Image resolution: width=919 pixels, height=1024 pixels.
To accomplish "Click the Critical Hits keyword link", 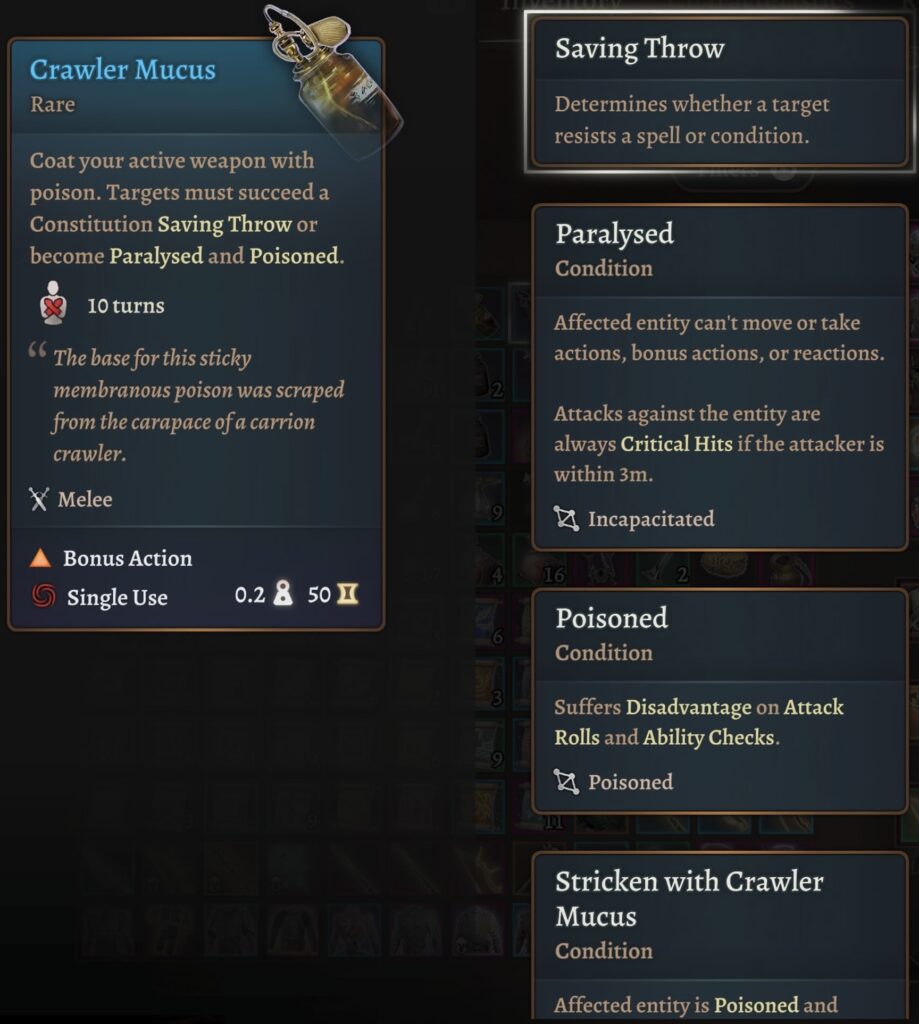I will click(677, 444).
